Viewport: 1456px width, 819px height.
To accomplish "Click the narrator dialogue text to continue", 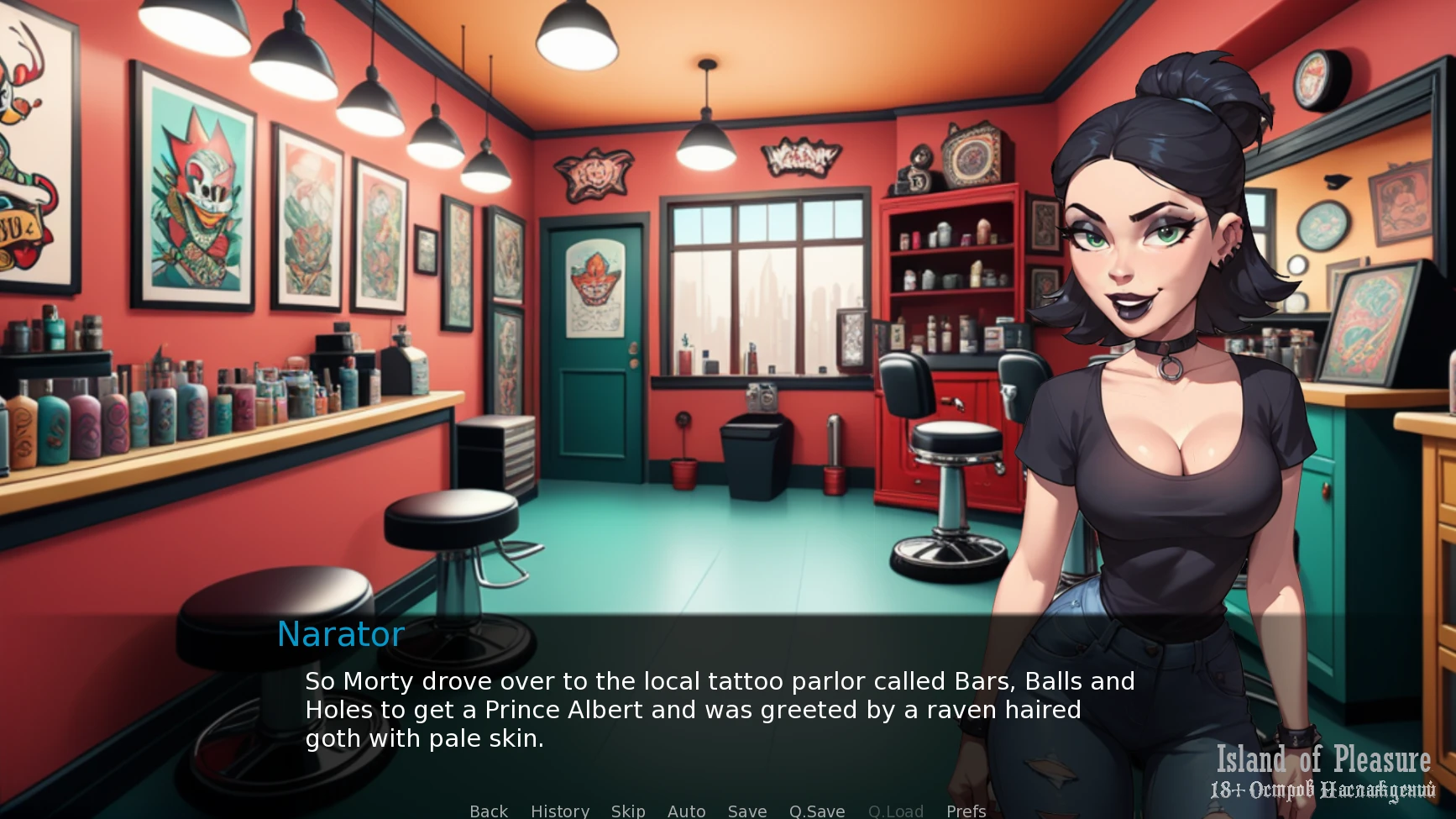I will click(719, 710).
